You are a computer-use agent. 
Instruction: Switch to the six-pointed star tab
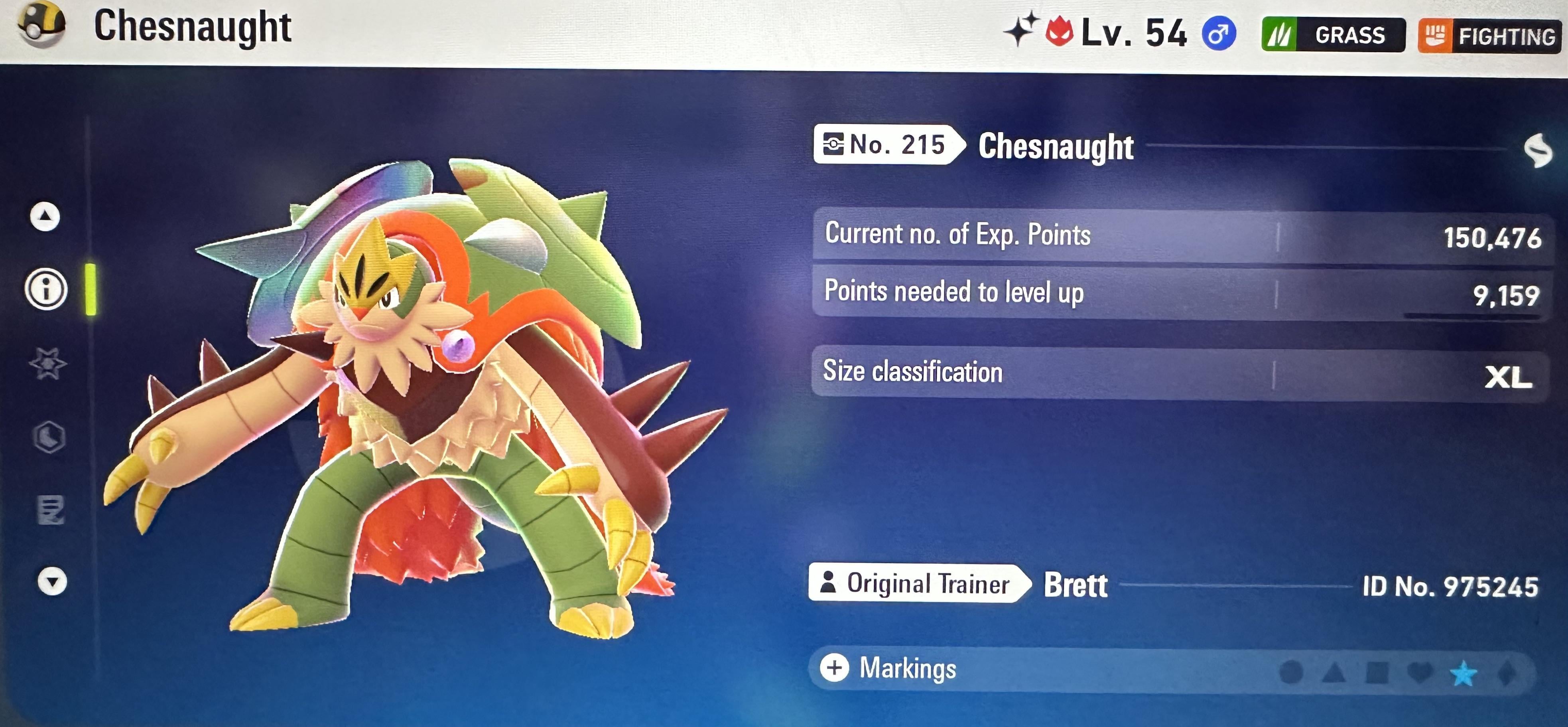47,363
